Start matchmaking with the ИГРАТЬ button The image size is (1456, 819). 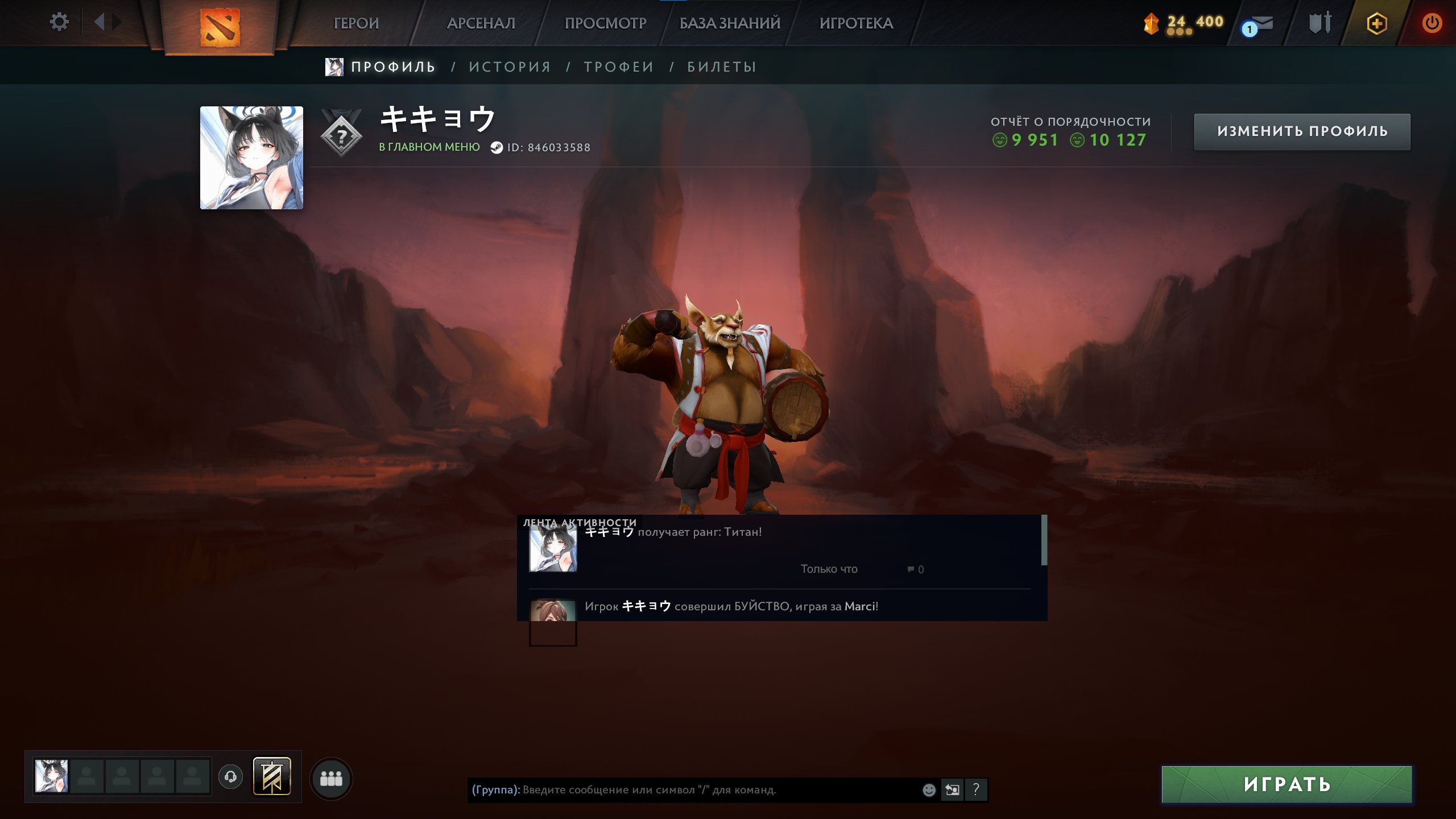click(x=1287, y=784)
